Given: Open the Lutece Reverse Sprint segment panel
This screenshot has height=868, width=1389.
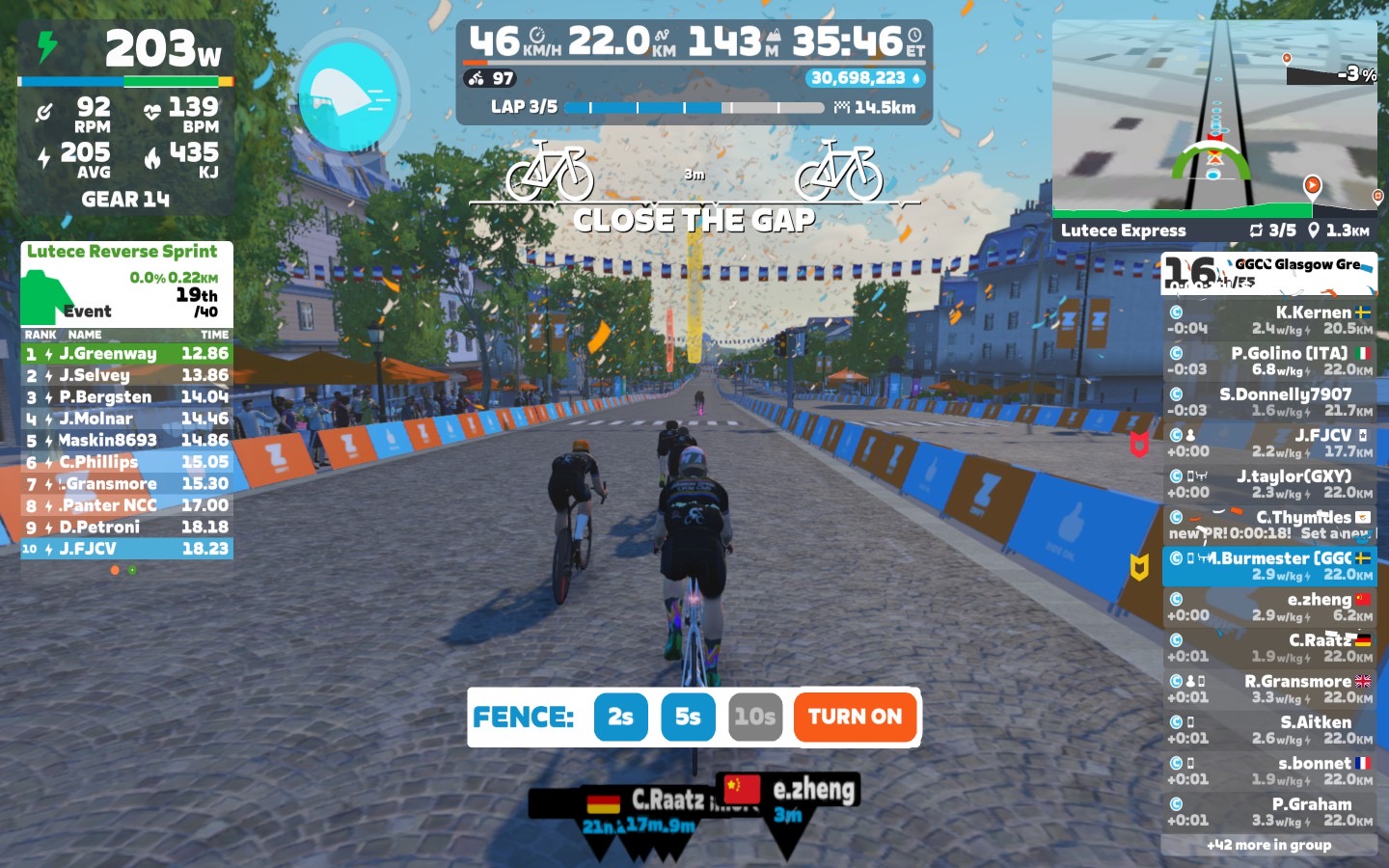Looking at the screenshot, I should pos(126,283).
